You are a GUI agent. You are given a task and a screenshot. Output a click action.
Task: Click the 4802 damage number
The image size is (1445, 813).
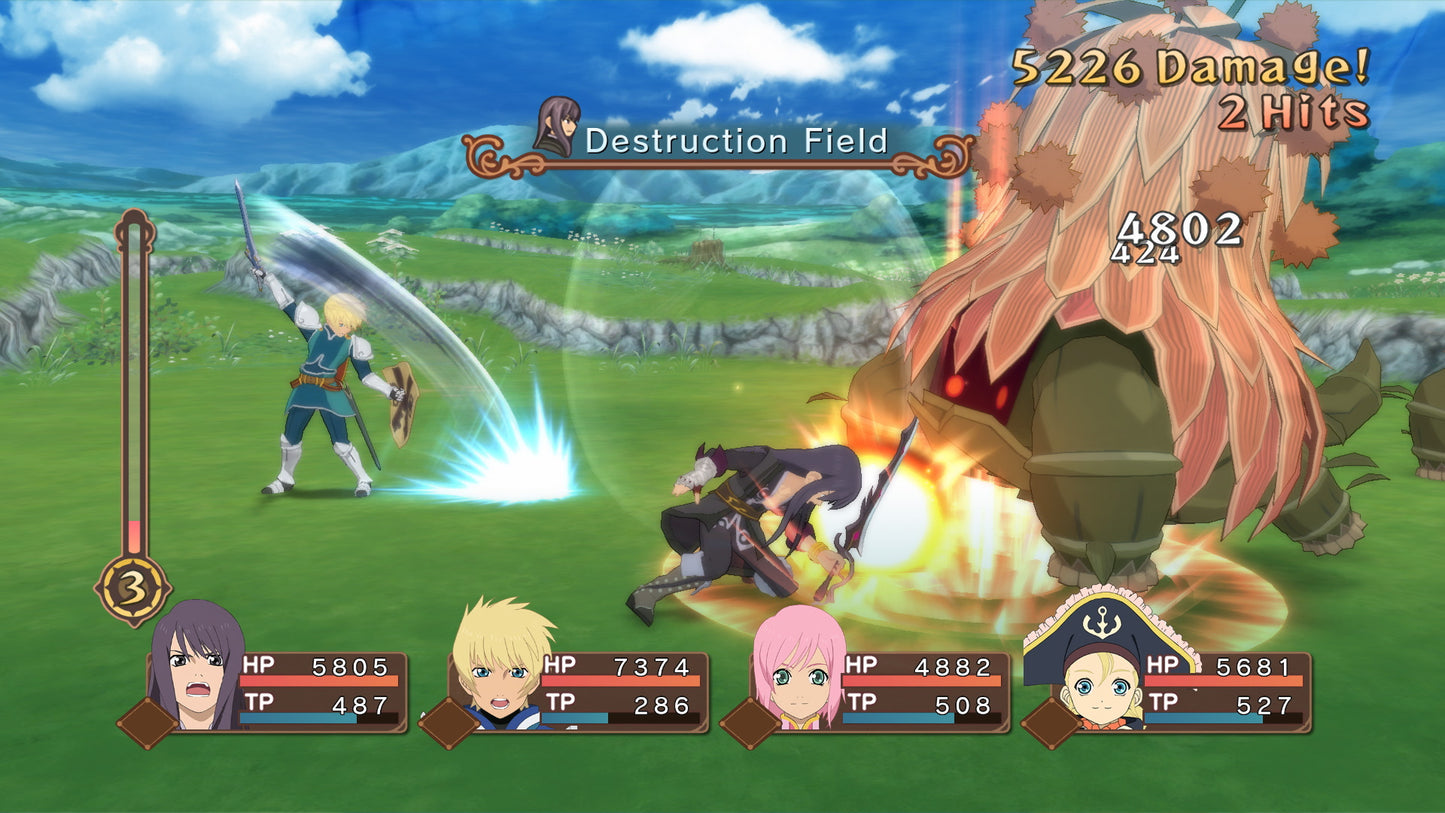[x=1183, y=231]
